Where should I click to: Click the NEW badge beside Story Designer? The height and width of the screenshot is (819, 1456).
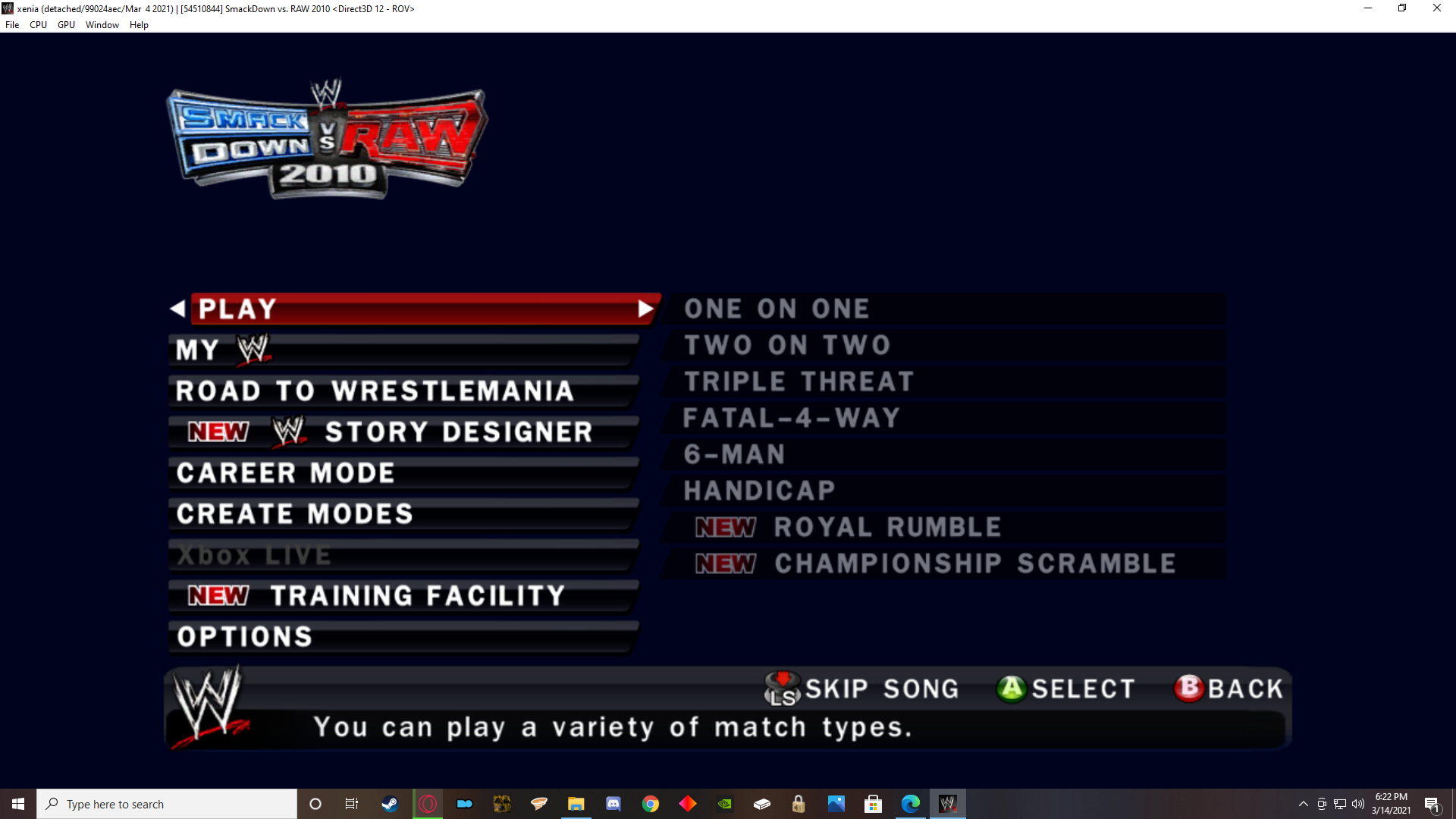click(x=218, y=431)
